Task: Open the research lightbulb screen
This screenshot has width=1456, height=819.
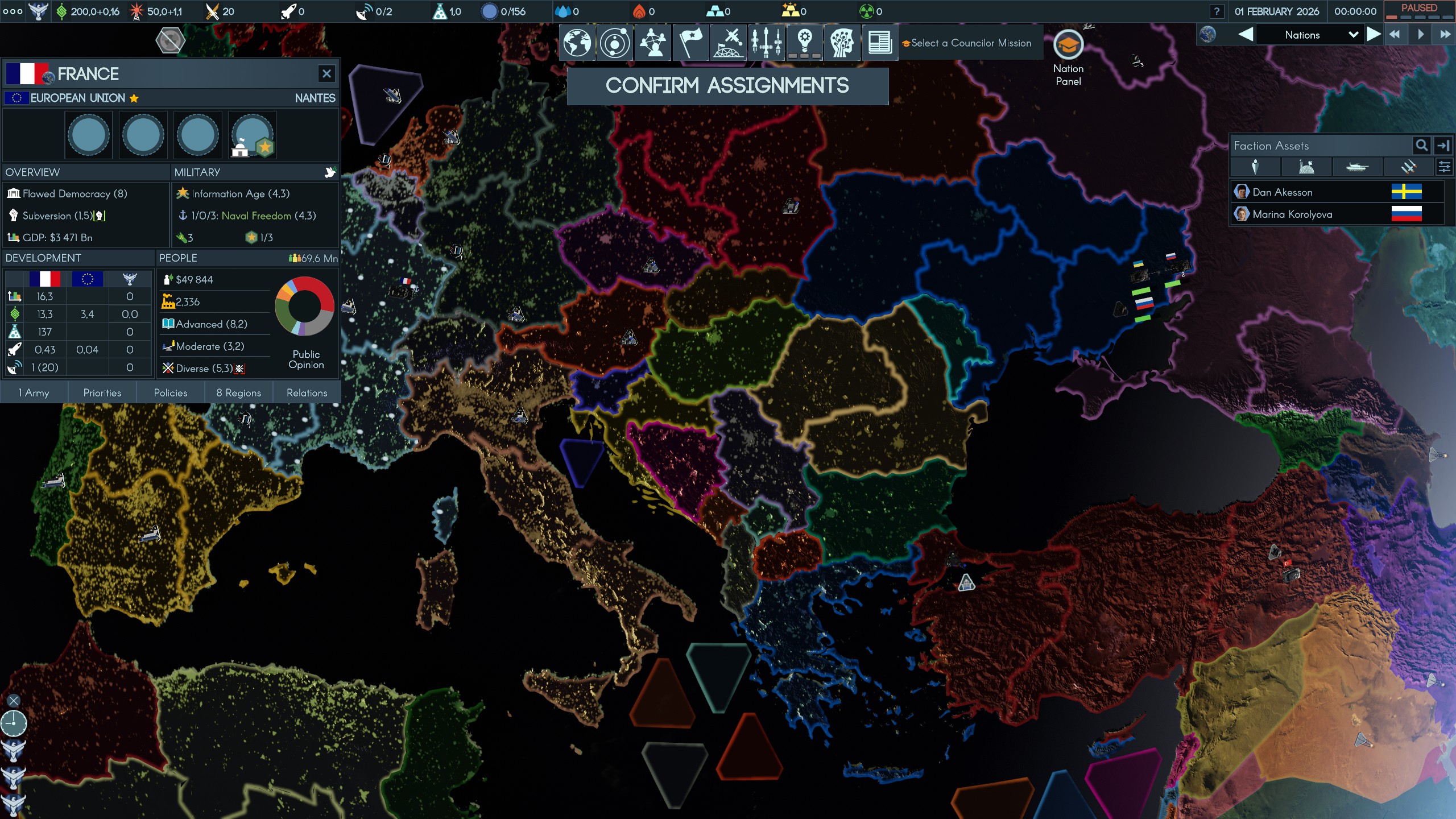Action: pyautogui.click(x=804, y=43)
